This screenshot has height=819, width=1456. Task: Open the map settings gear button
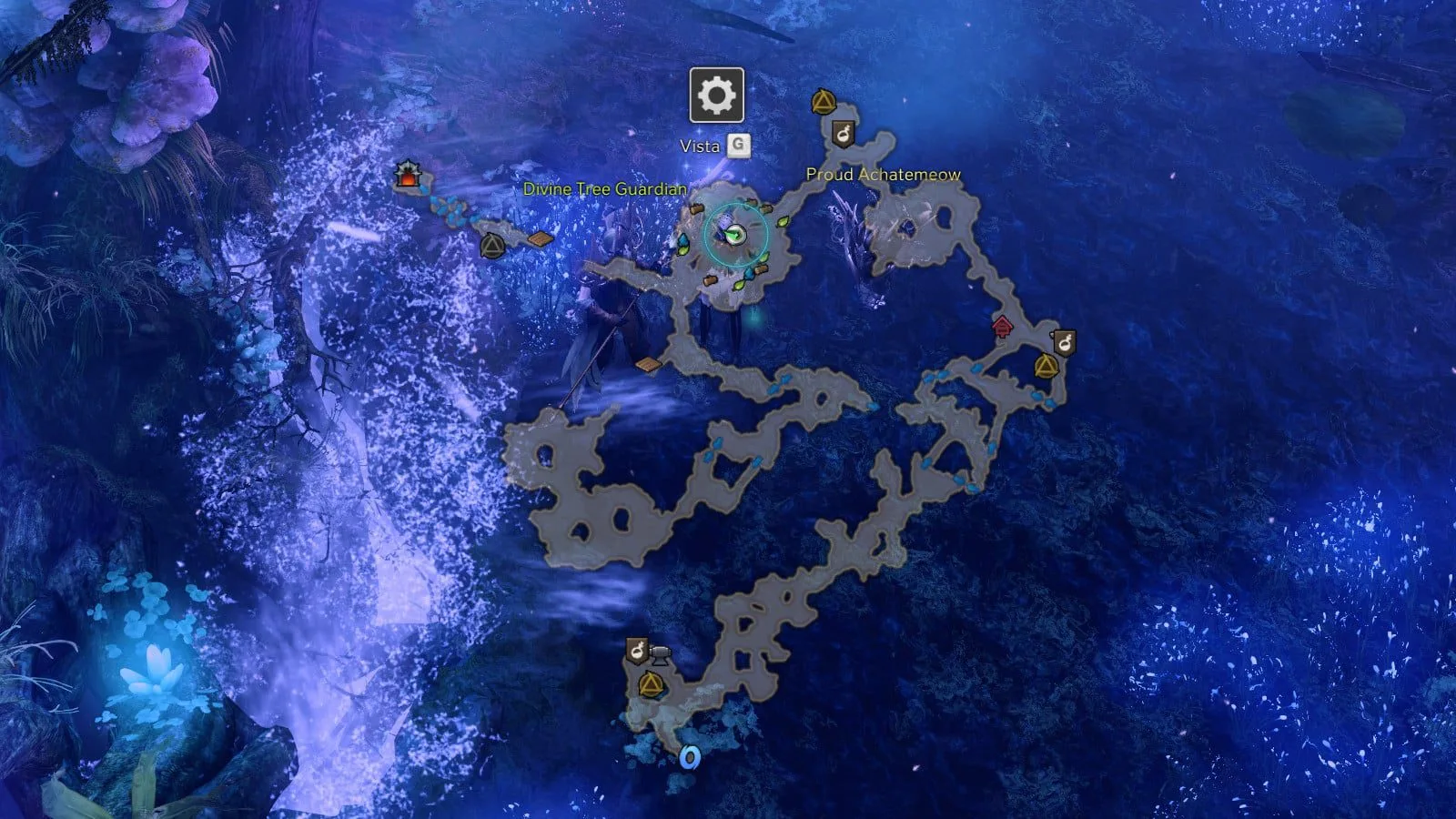(x=717, y=95)
